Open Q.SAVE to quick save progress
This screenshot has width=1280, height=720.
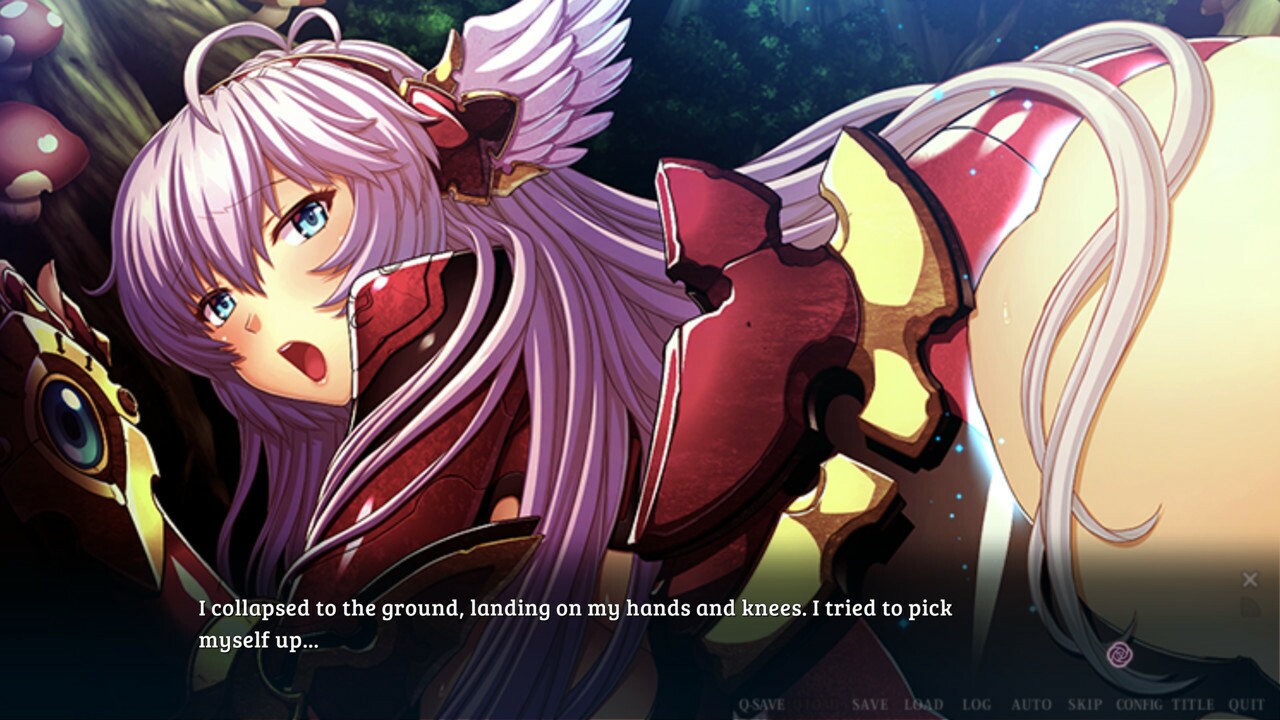coord(760,702)
